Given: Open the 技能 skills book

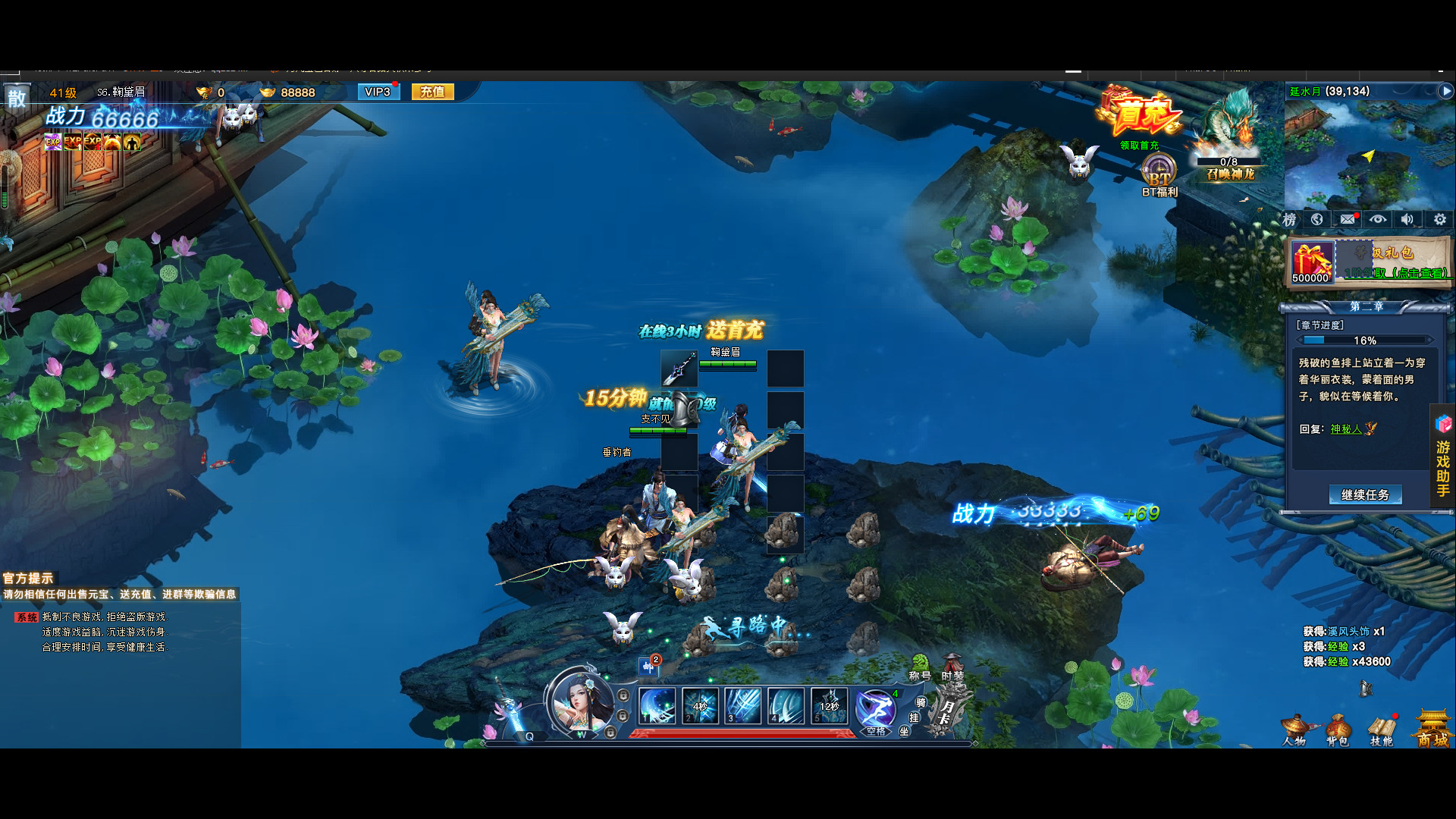Looking at the screenshot, I should [x=1382, y=731].
